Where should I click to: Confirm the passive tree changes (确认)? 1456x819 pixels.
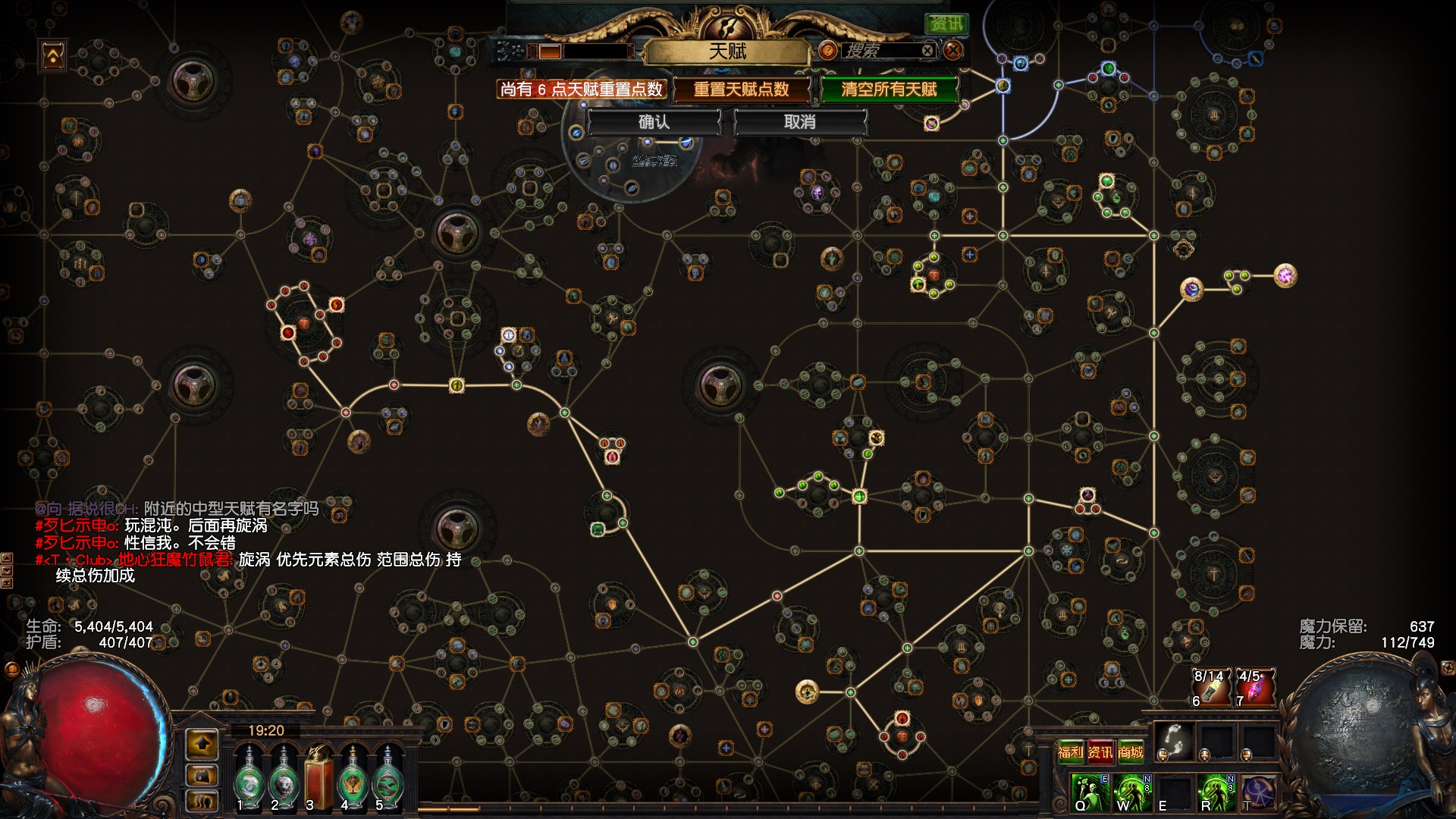pos(653,122)
